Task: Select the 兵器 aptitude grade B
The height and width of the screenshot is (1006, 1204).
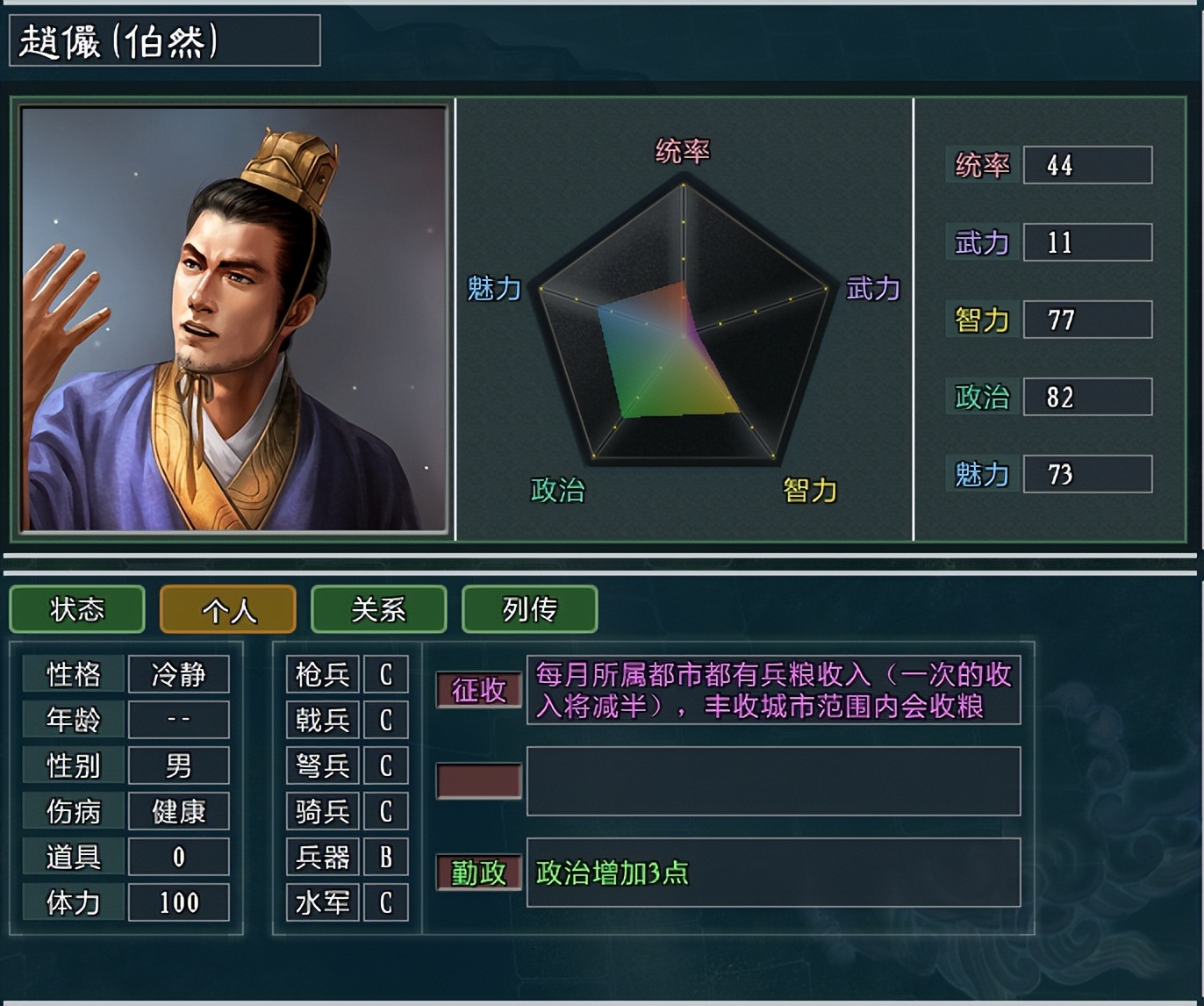Action: point(386,857)
